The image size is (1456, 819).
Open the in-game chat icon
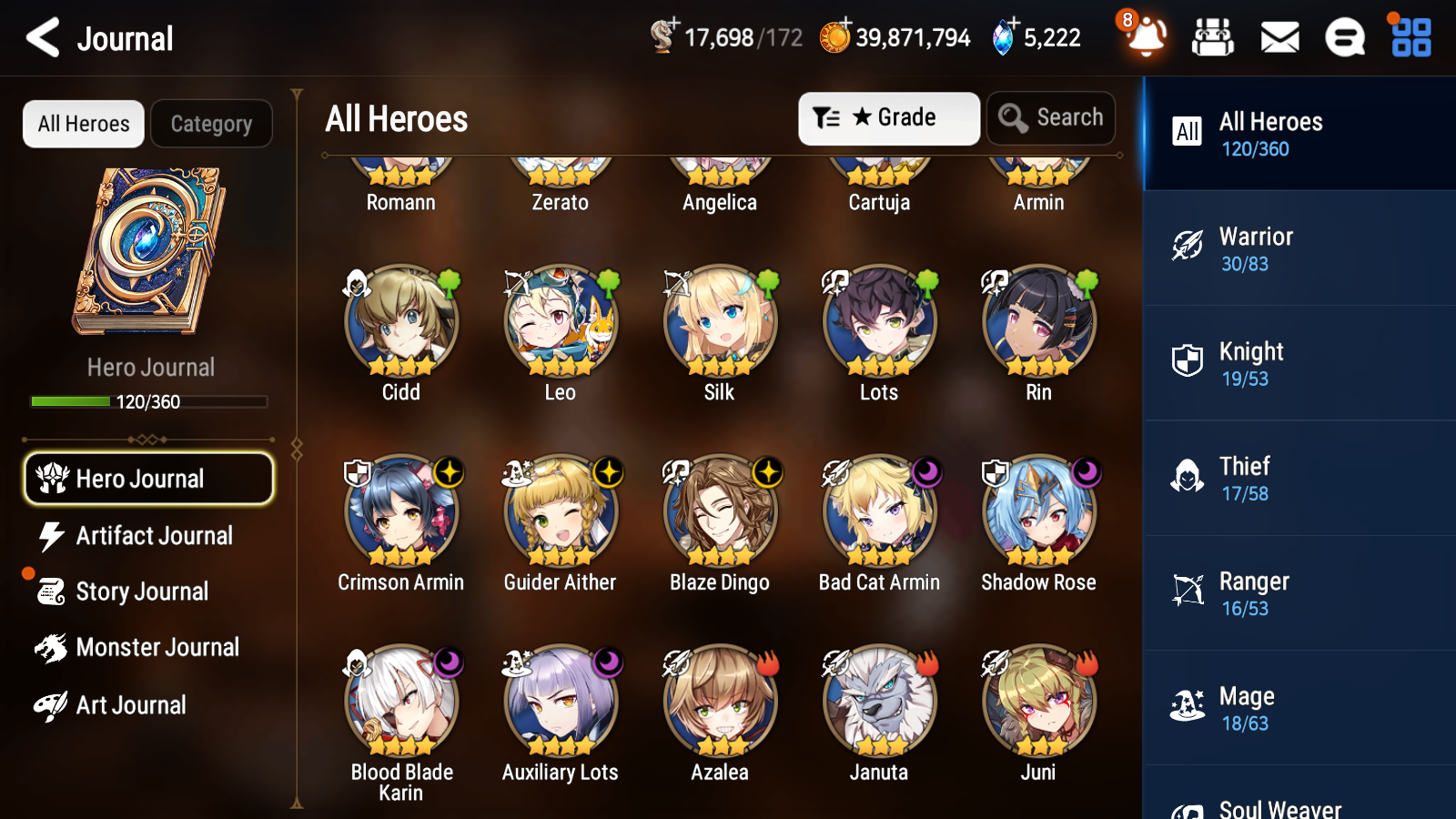point(1344,37)
